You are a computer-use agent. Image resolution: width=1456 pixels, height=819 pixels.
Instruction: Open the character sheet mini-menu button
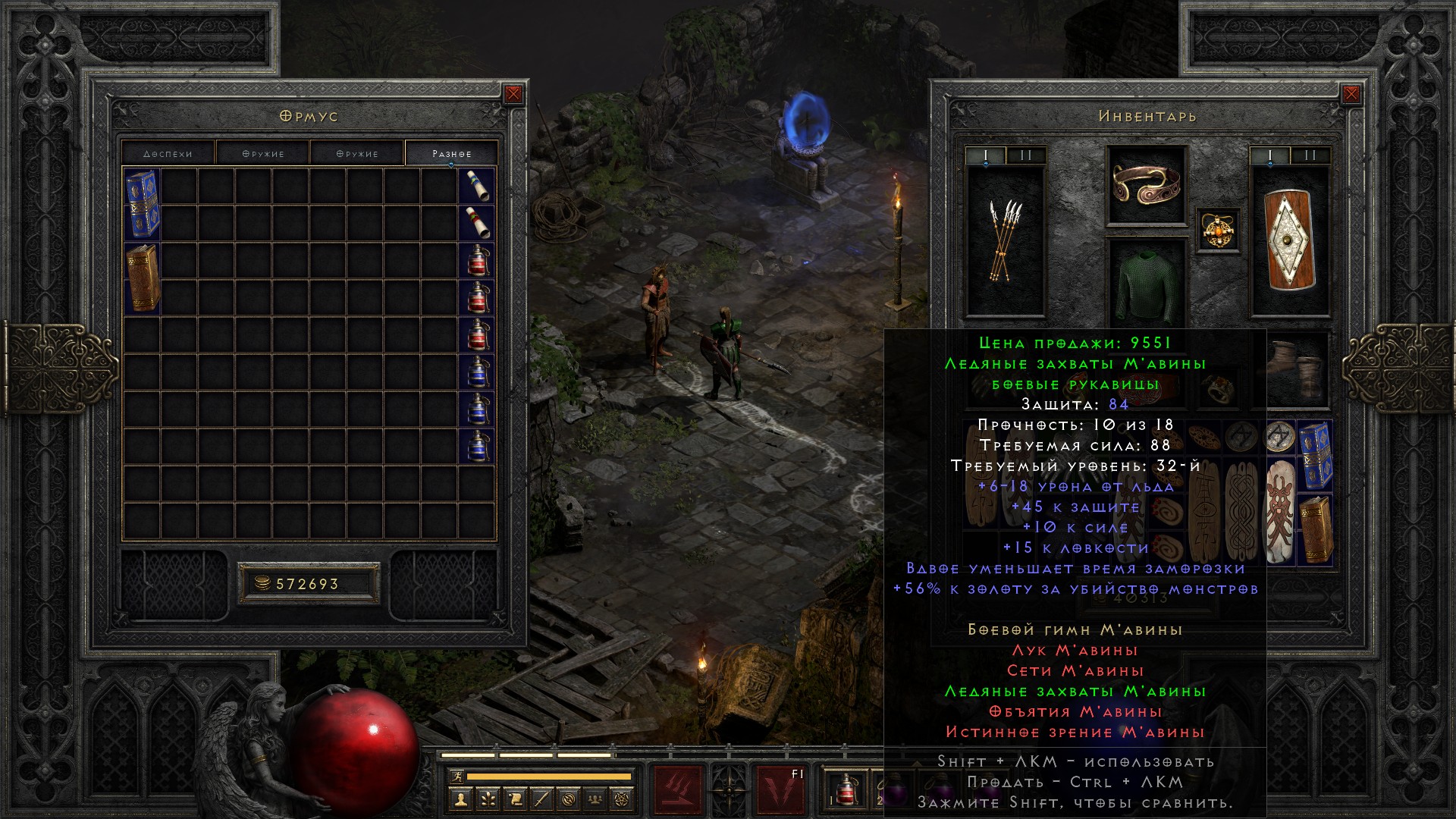click(460, 799)
